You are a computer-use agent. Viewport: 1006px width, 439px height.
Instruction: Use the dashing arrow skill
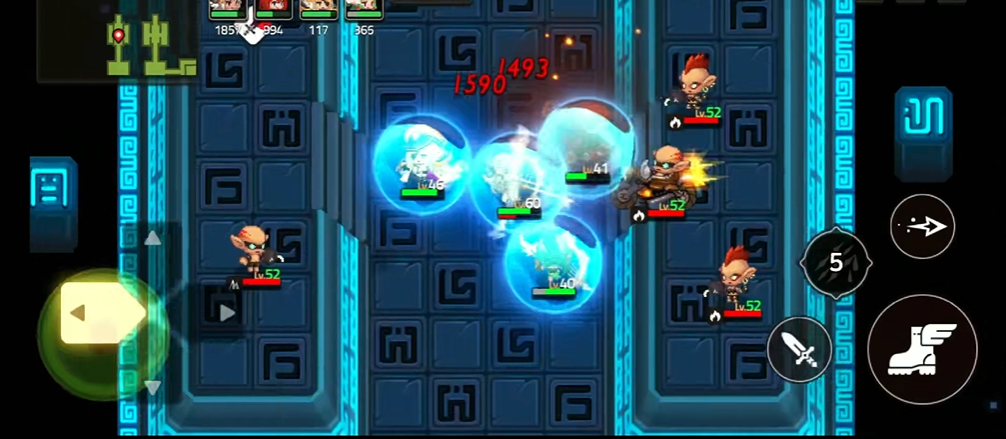[x=921, y=227]
